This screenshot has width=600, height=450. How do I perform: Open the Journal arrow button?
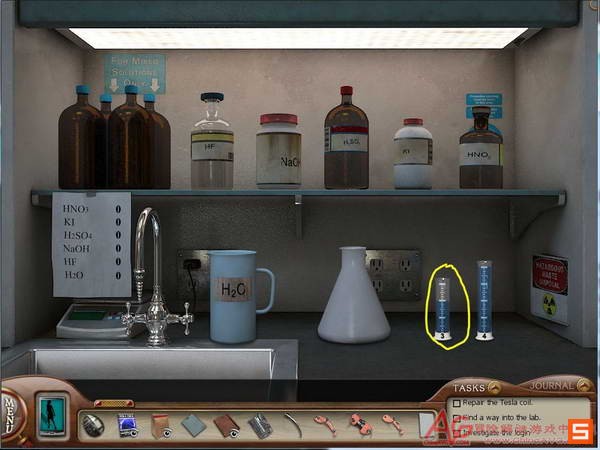(584, 386)
